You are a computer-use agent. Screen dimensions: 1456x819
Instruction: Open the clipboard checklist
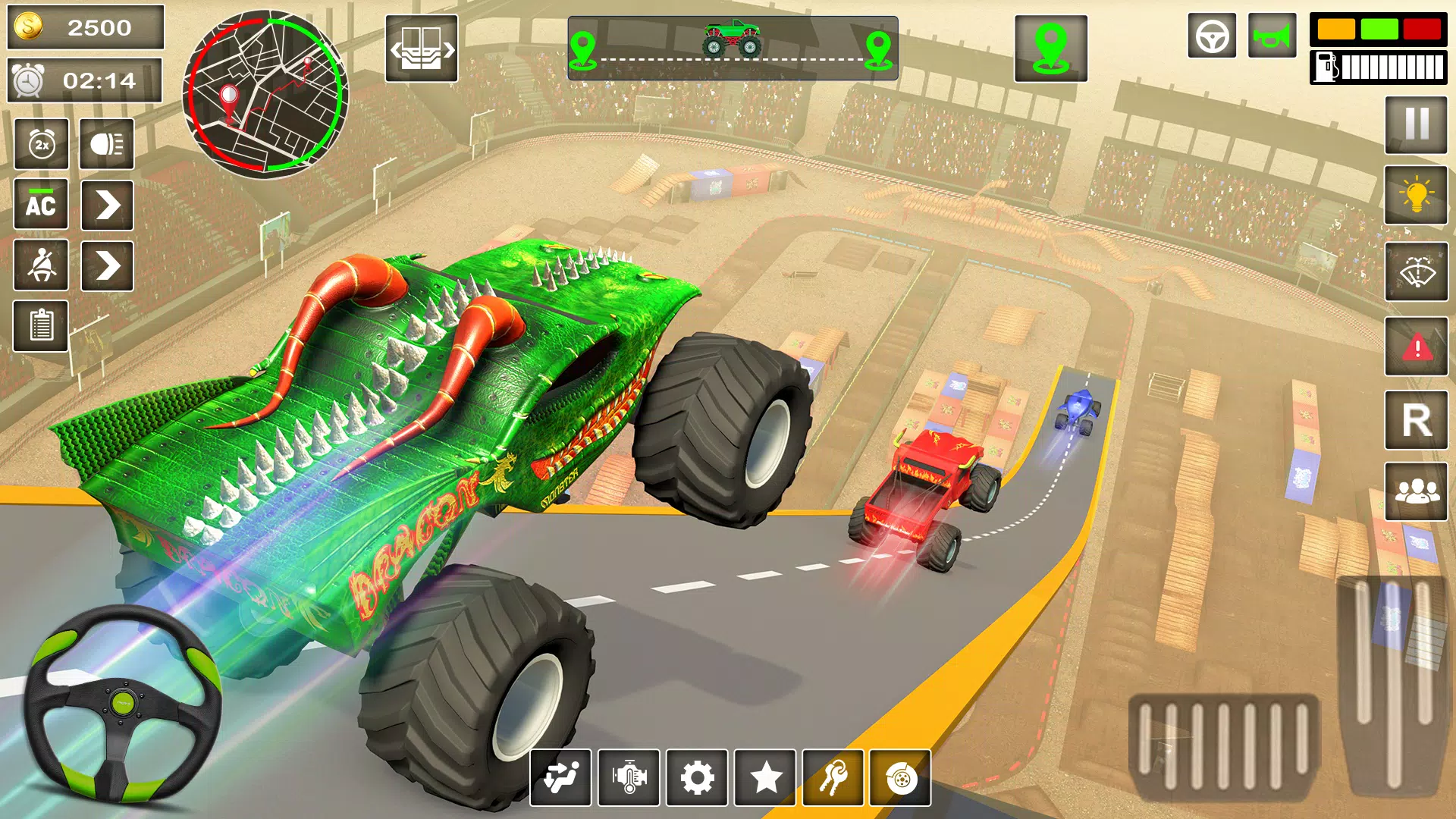[41, 326]
